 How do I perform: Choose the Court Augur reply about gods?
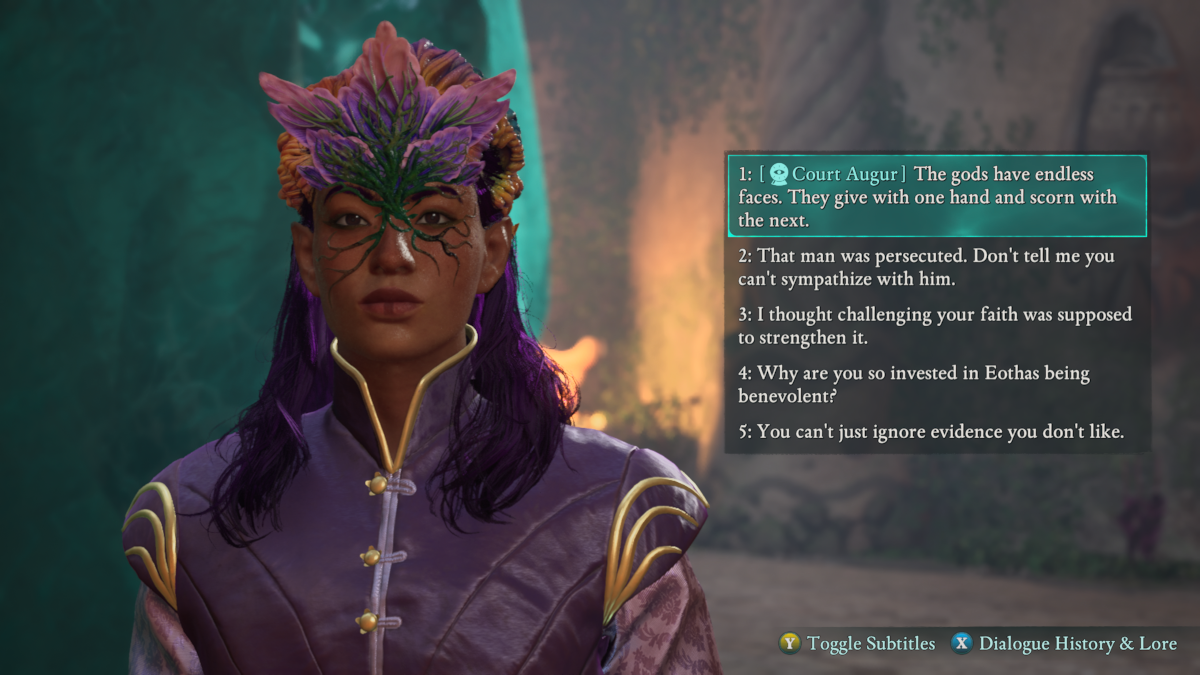point(936,197)
